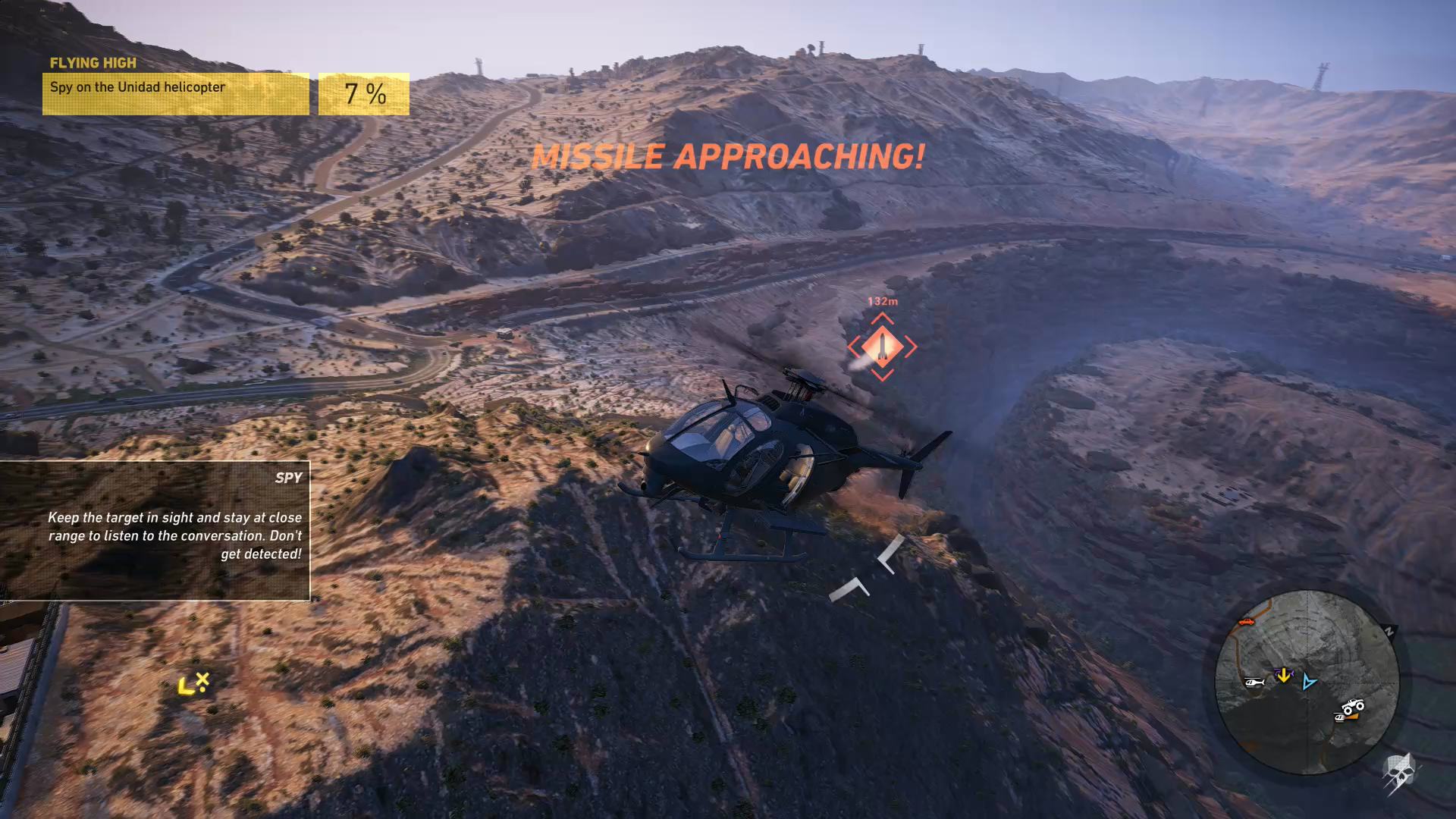Click the blue player arrow on the minimap

(1307, 682)
